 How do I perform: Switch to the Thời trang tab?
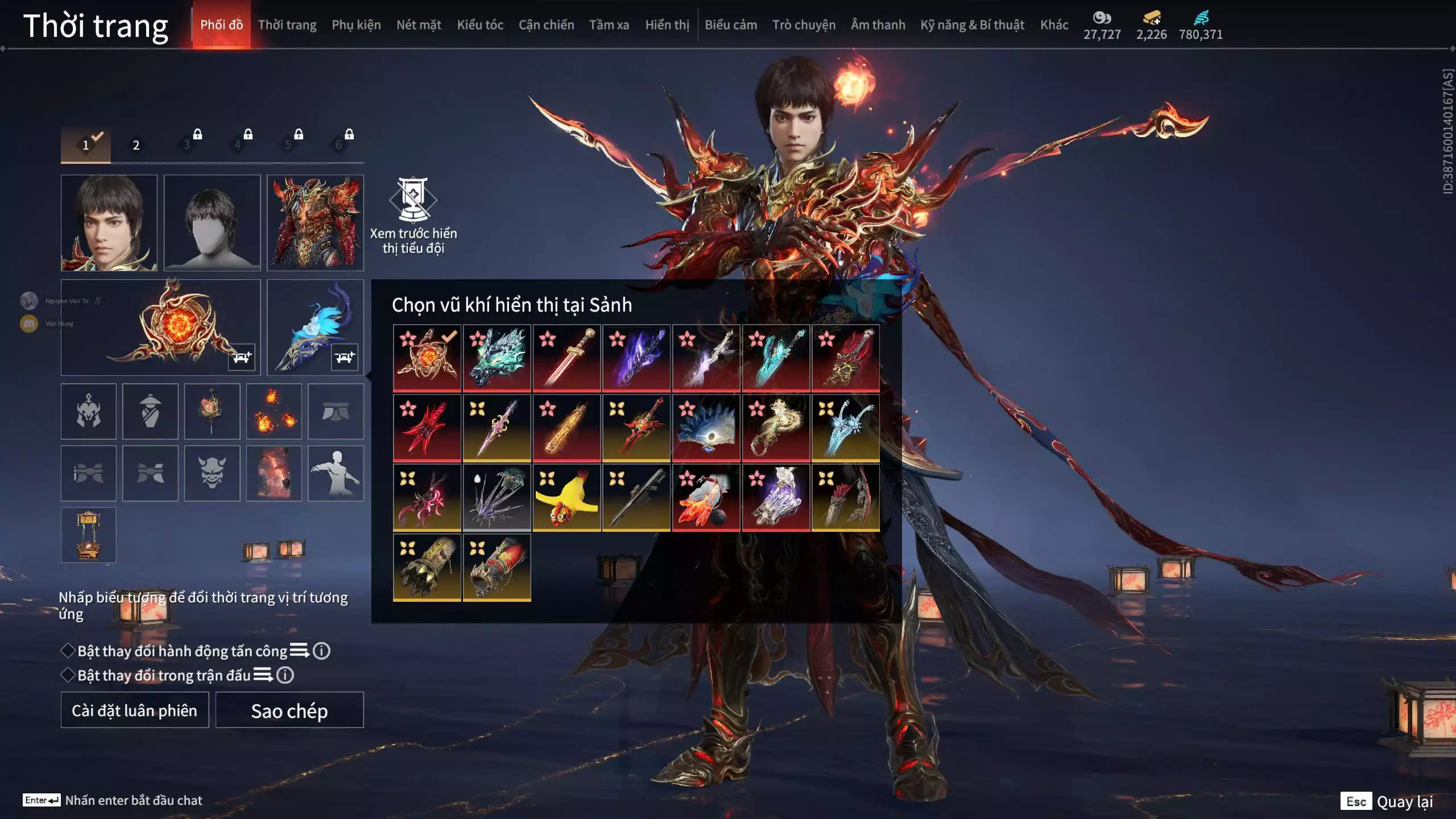pos(287,25)
